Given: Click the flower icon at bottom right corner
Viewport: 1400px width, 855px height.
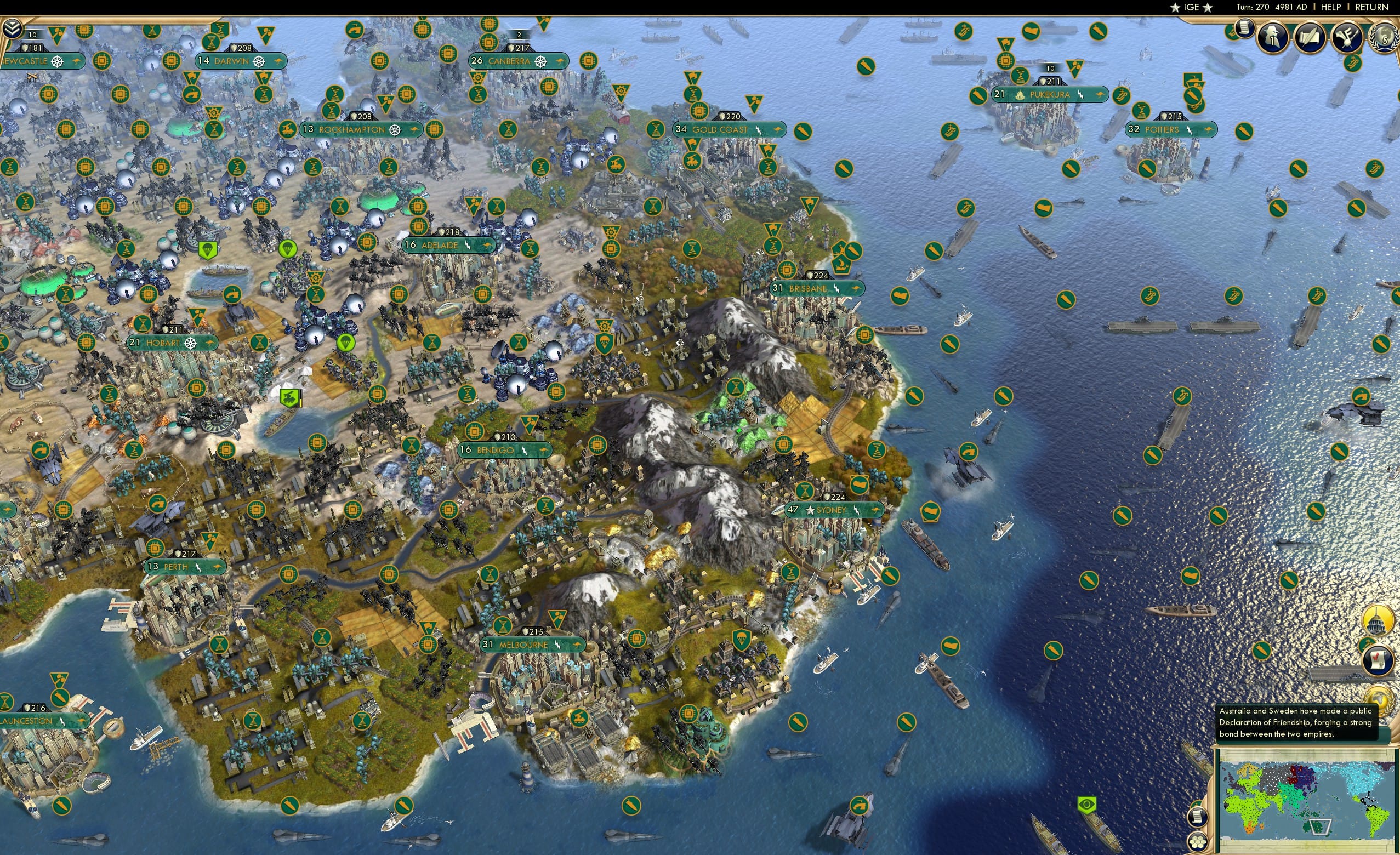Looking at the screenshot, I should (x=1198, y=842).
